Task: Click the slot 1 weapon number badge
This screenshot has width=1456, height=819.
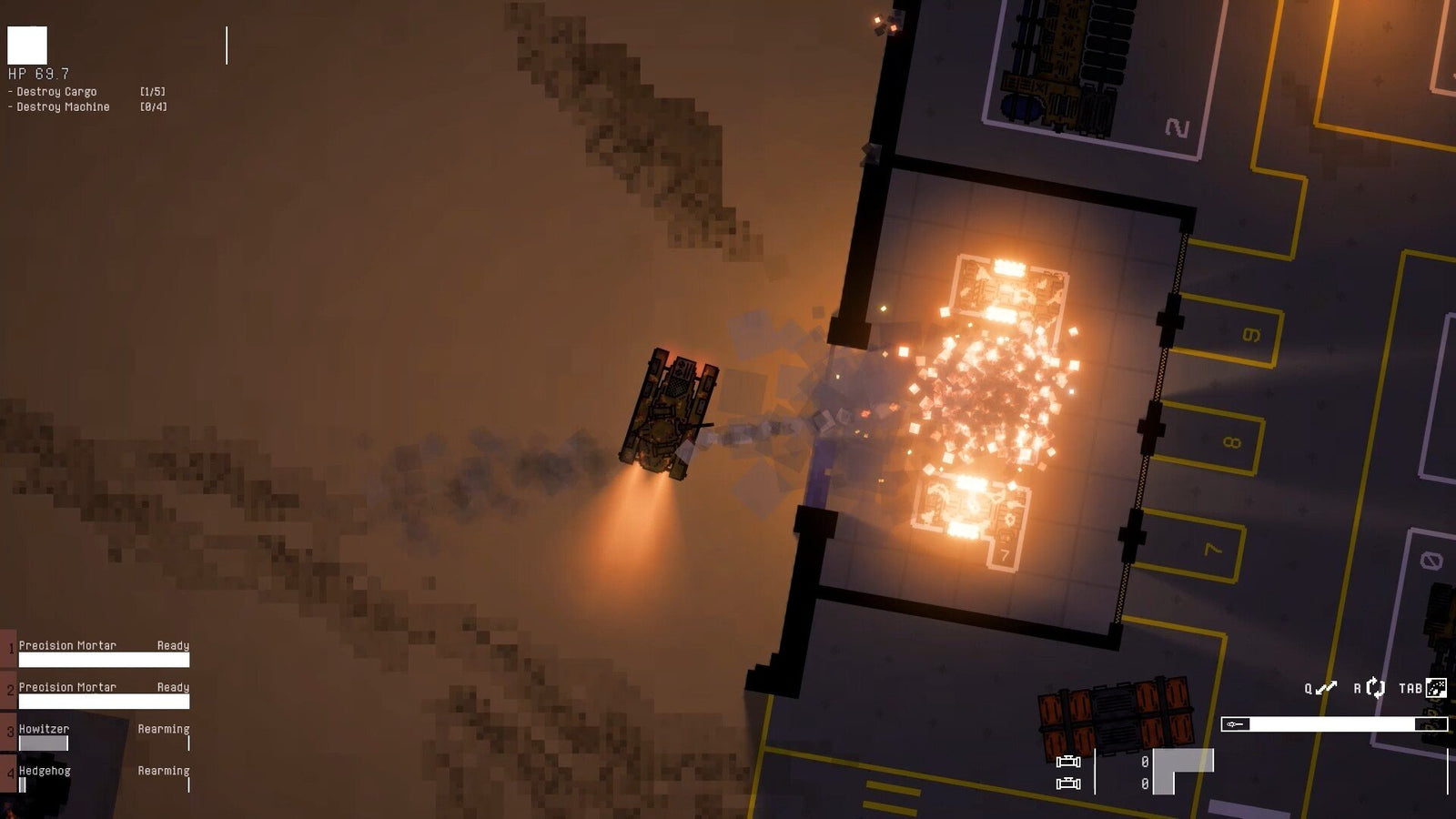Action: (12, 648)
